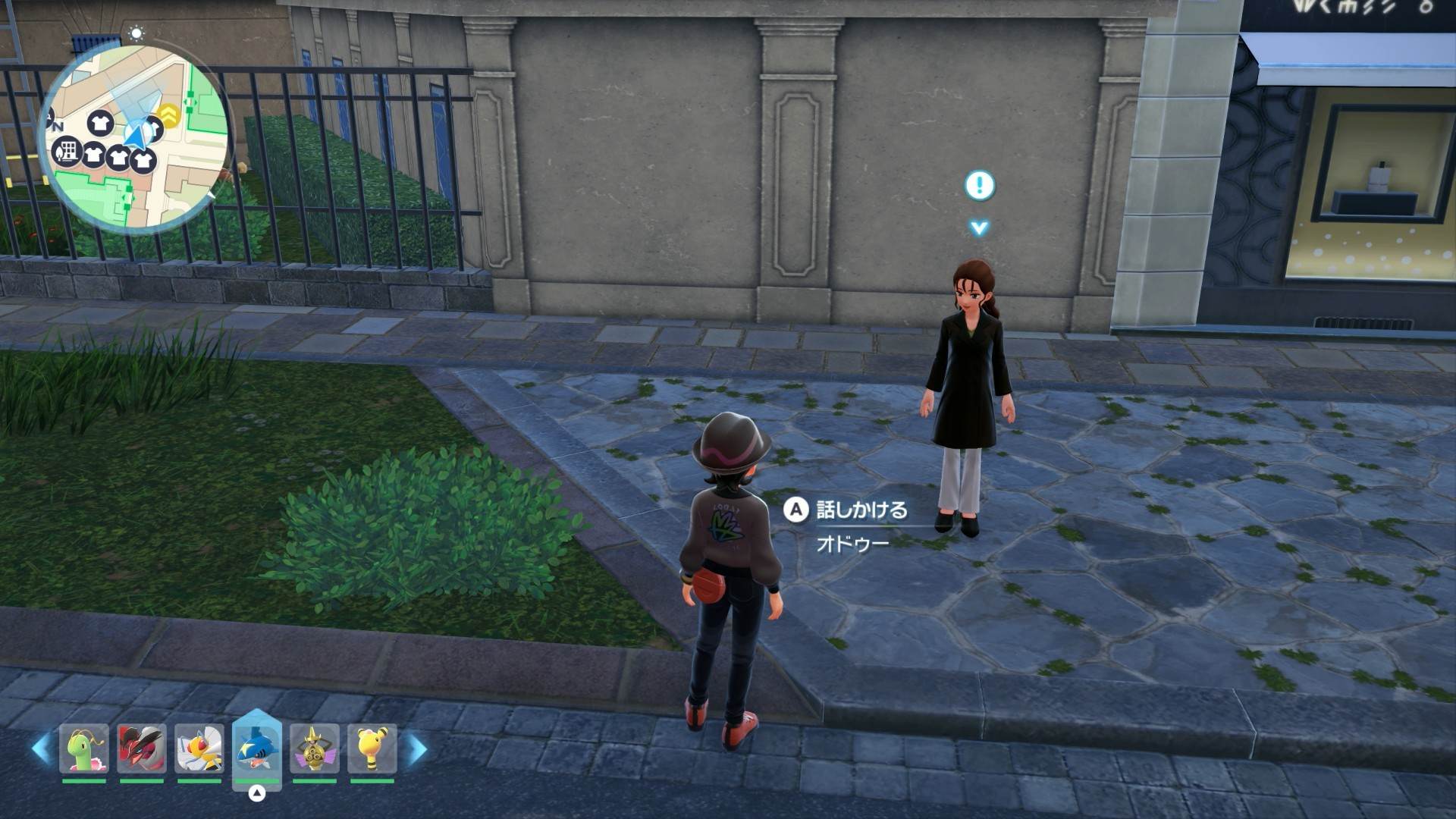
Task: Cycle party left with the blue arrow
Action: tap(41, 749)
